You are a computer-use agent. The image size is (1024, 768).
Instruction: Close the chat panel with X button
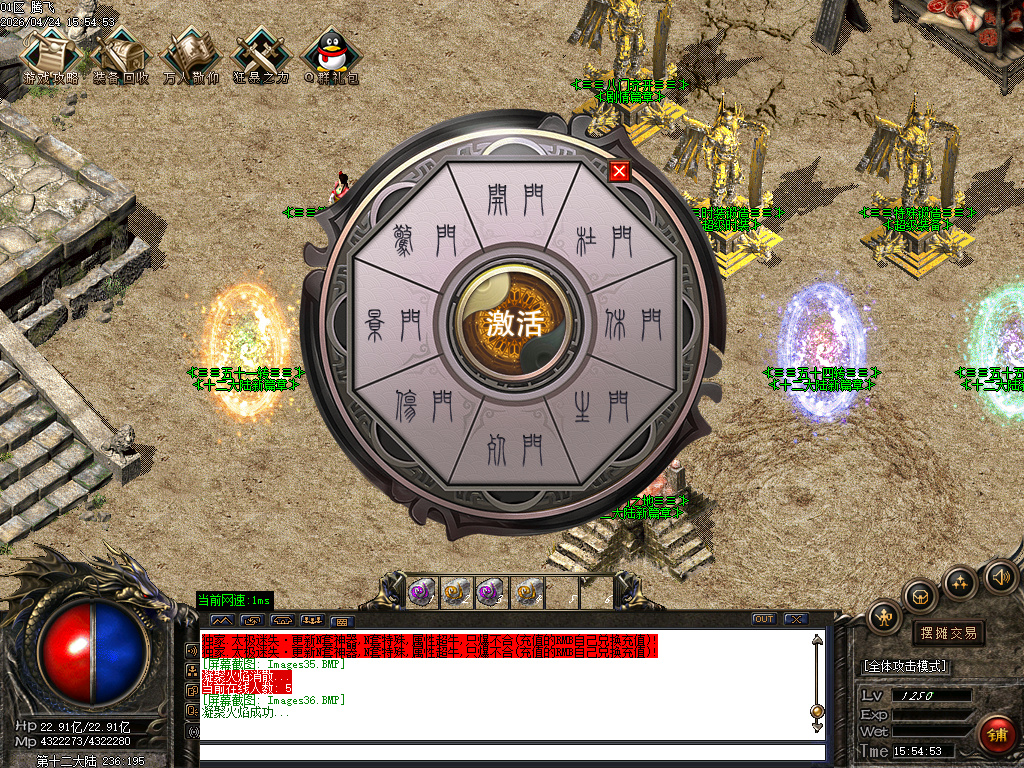click(x=796, y=619)
